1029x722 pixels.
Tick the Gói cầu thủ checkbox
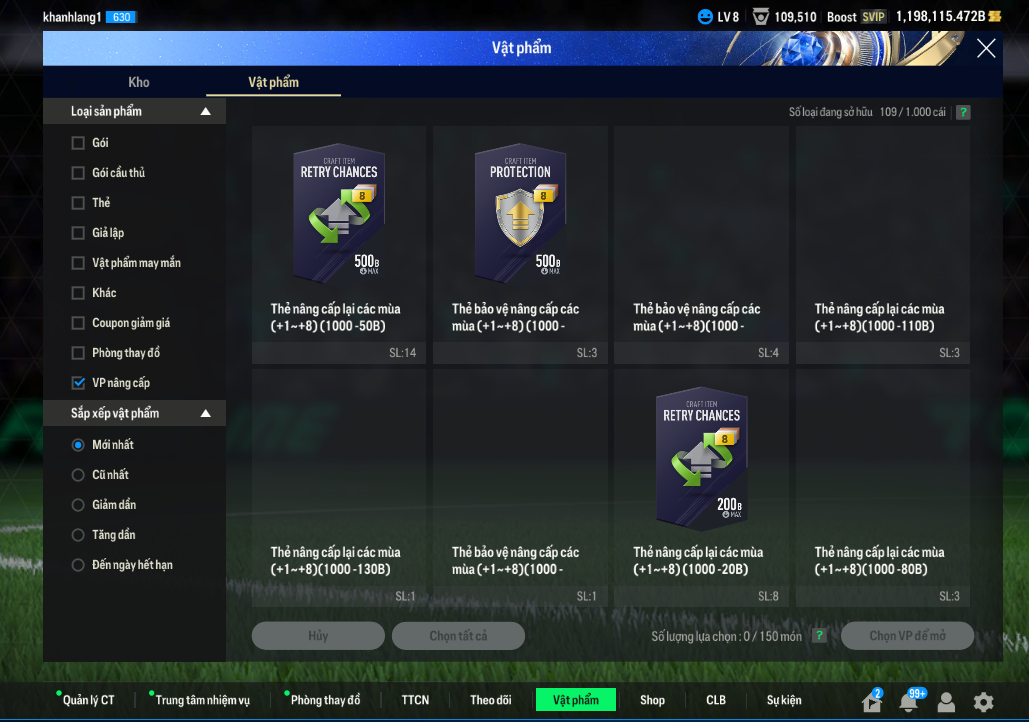(x=78, y=173)
